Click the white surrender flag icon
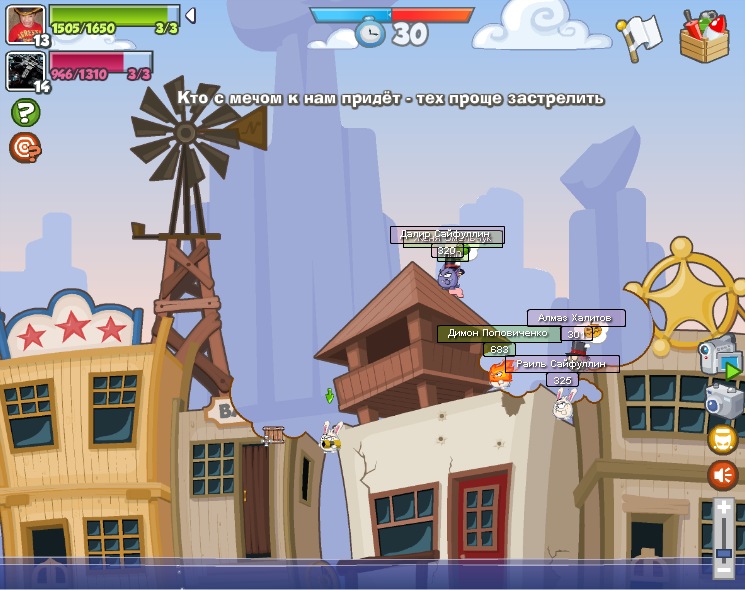 [x=638, y=36]
